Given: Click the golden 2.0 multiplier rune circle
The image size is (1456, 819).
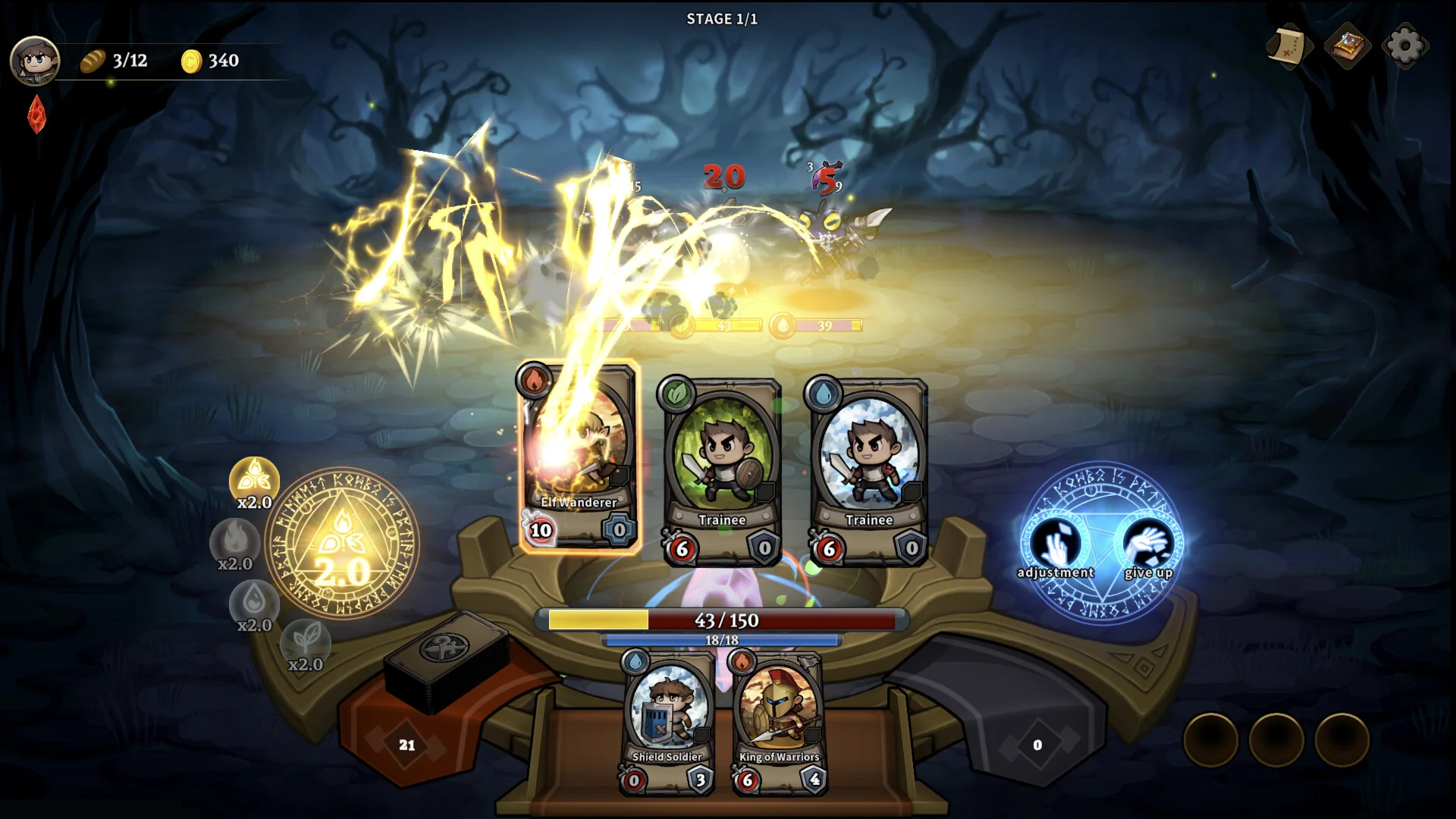Looking at the screenshot, I should (x=343, y=542).
